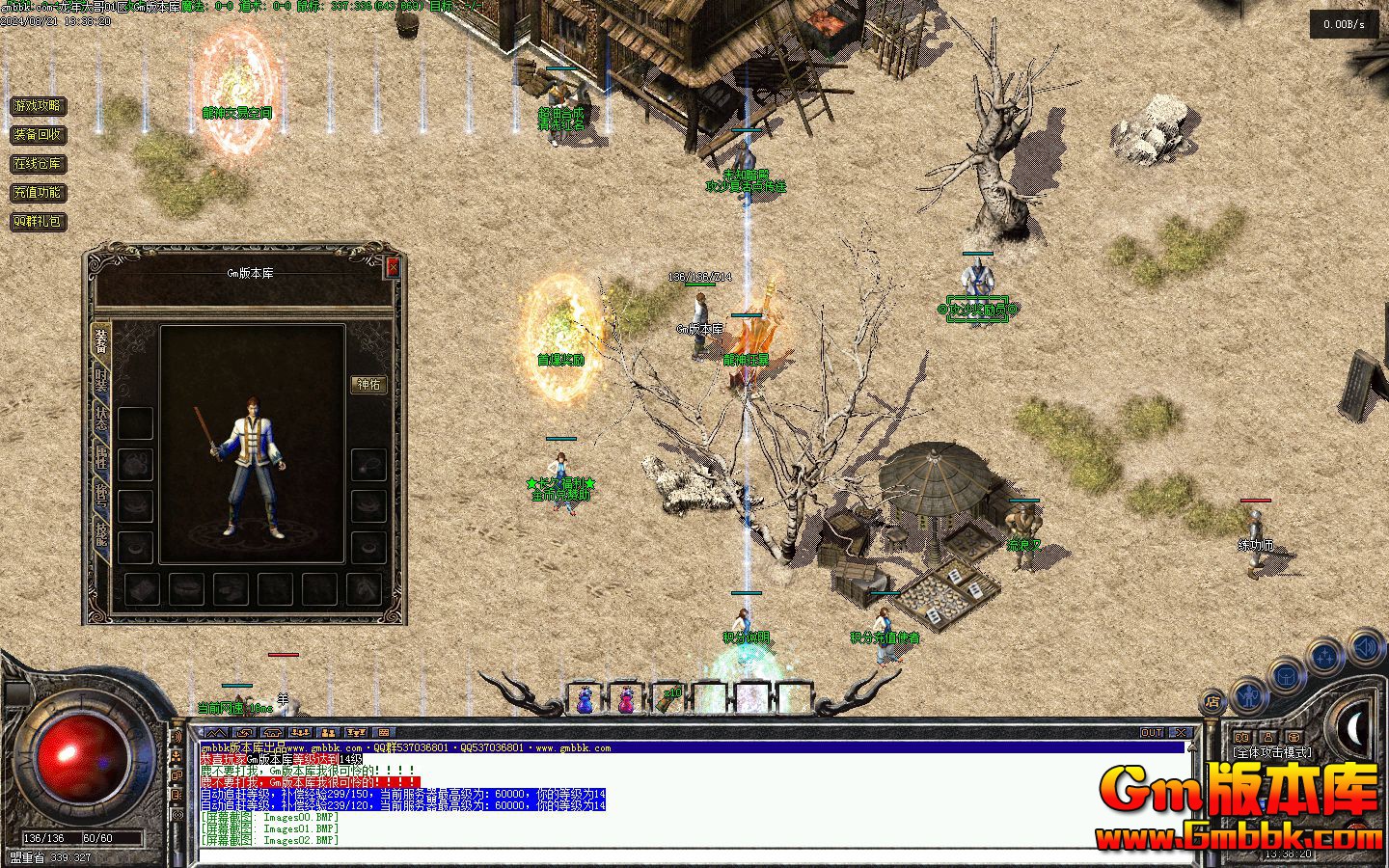Open the 在线仓库 online warehouse
This screenshot has height=868, width=1389.
pyautogui.click(x=38, y=164)
